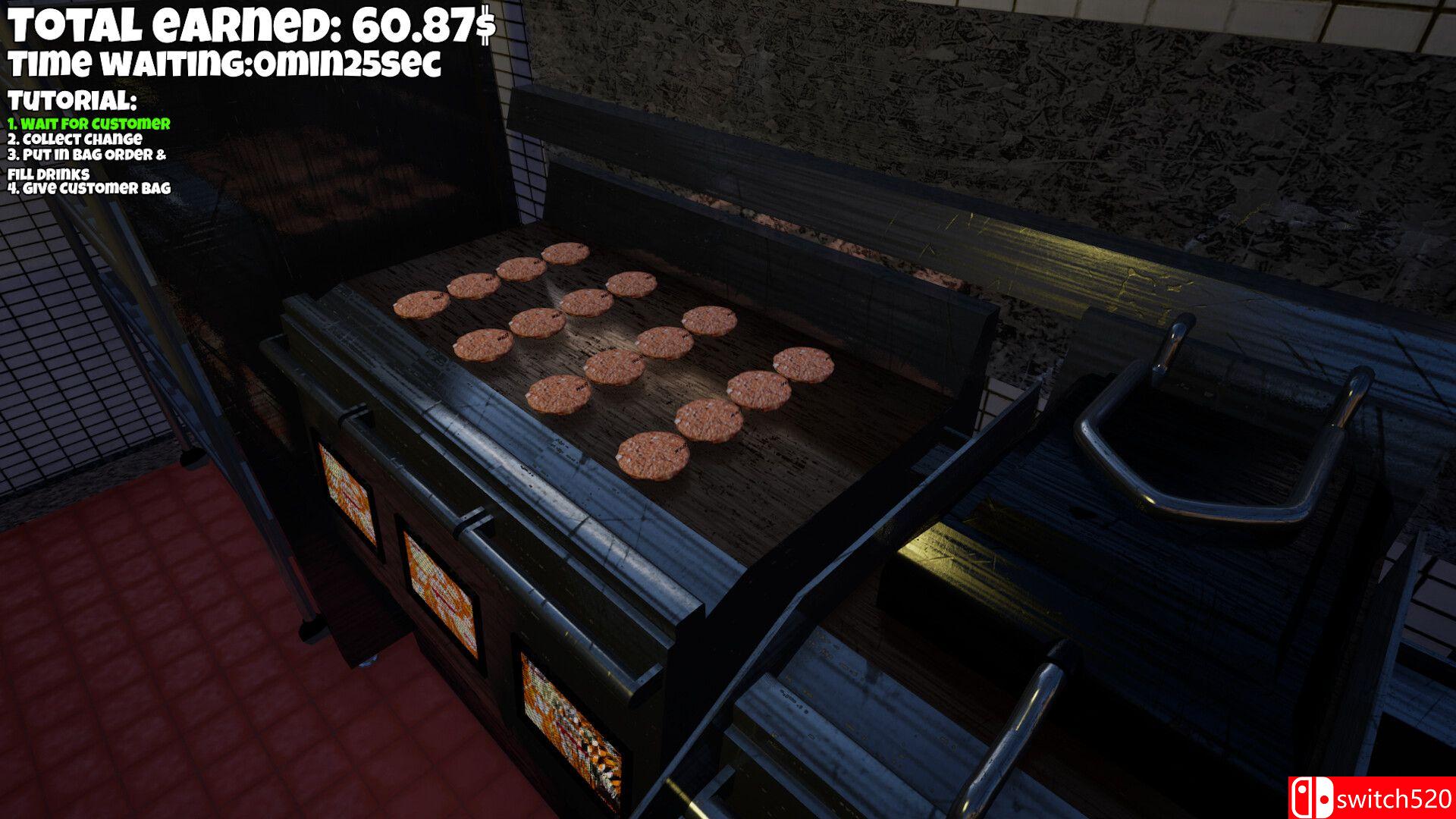The width and height of the screenshot is (1456, 819).
Task: Select the rightmost patty in the top row
Action: pyautogui.click(x=631, y=283)
